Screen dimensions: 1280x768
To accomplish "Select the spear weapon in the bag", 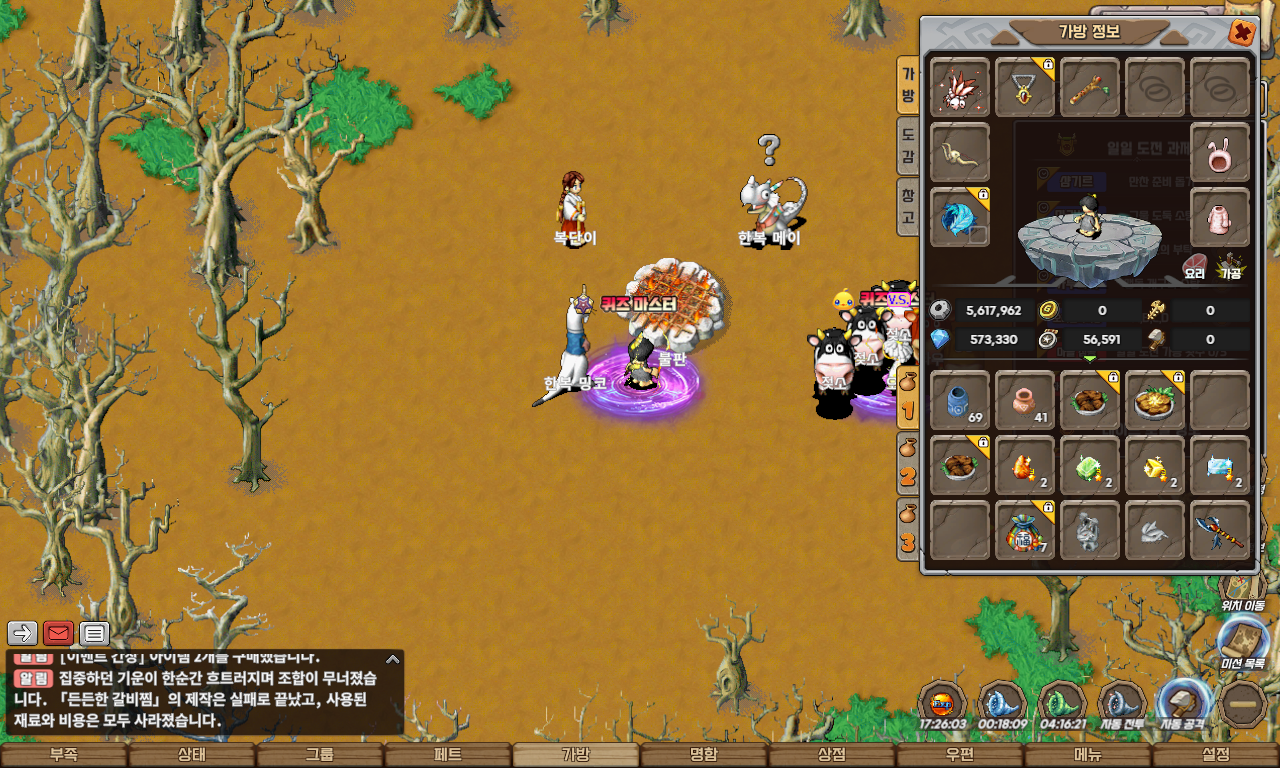I will click(x=1220, y=530).
